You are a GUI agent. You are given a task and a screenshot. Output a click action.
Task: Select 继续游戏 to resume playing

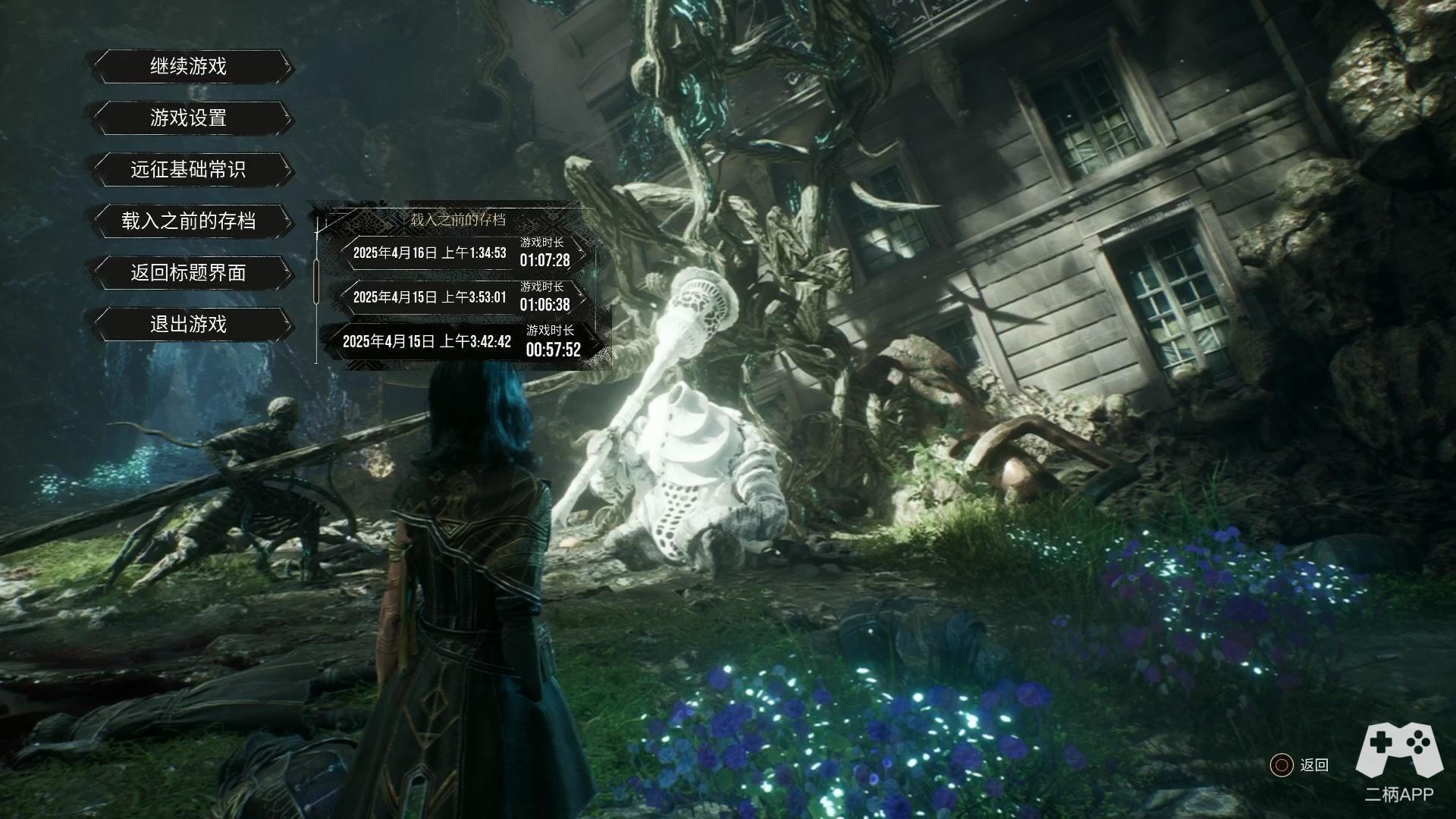tap(189, 67)
